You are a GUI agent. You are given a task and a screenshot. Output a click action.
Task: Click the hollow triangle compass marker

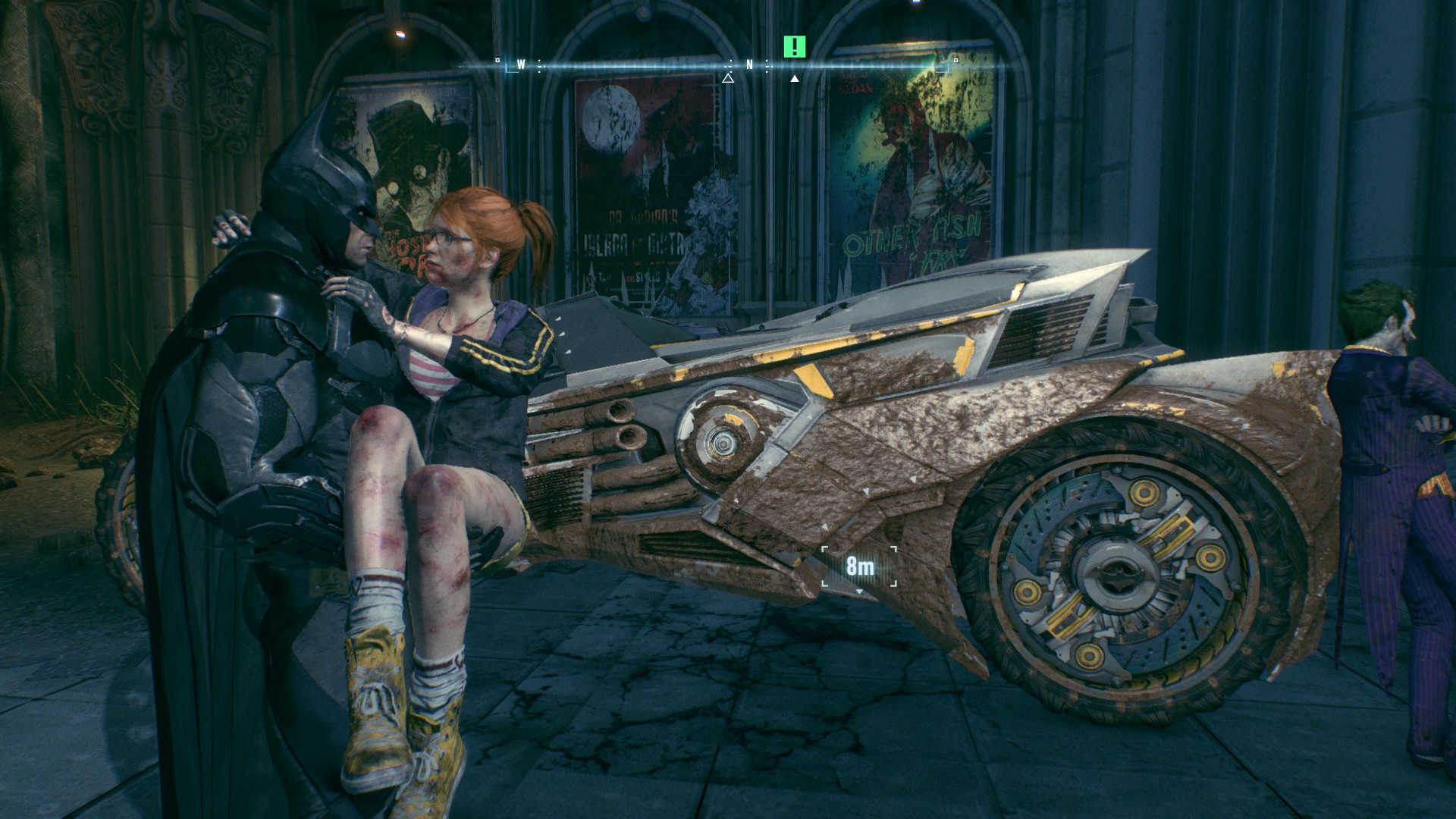pyautogui.click(x=728, y=78)
